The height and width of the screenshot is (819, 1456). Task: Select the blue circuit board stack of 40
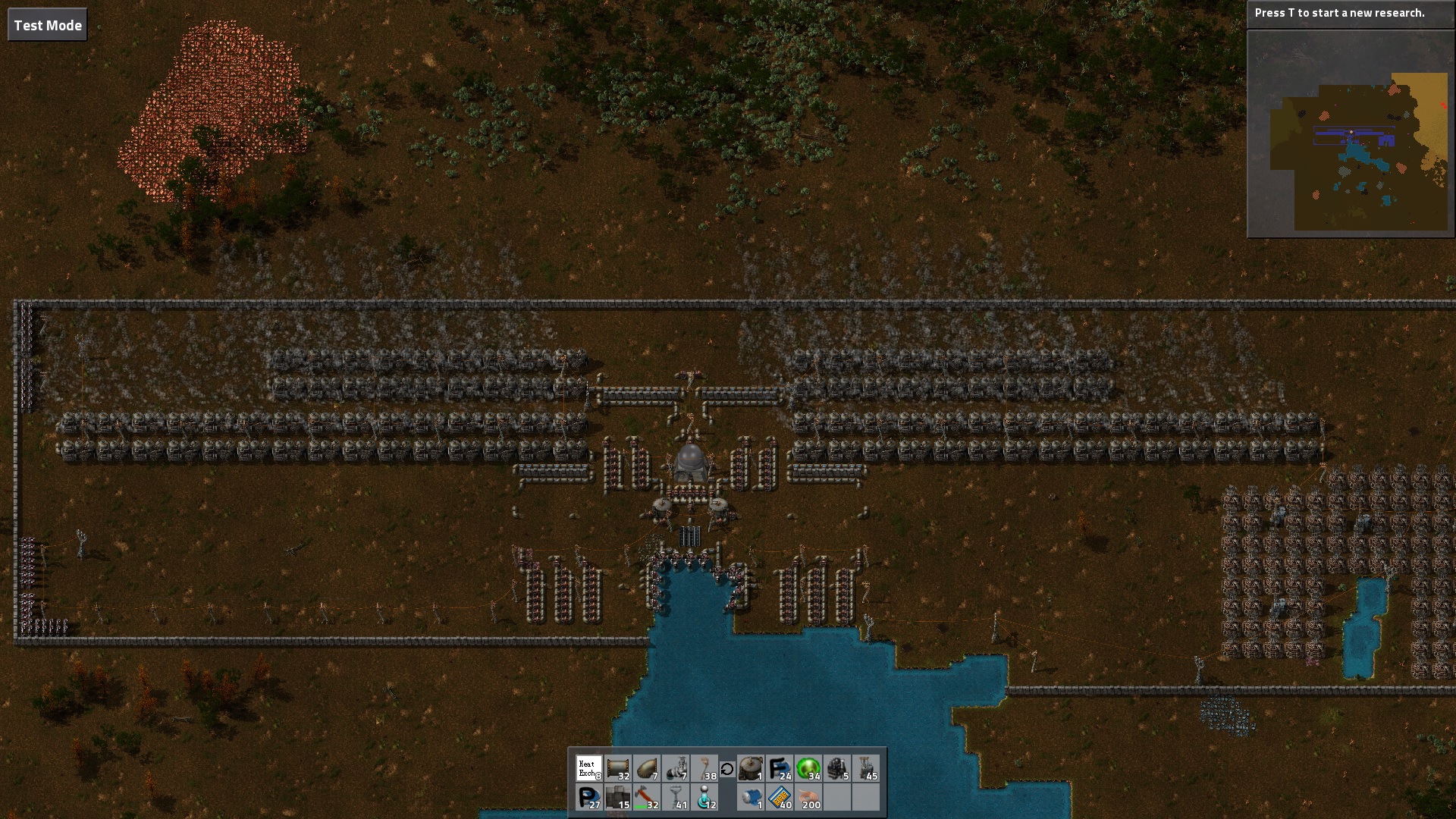point(780,798)
